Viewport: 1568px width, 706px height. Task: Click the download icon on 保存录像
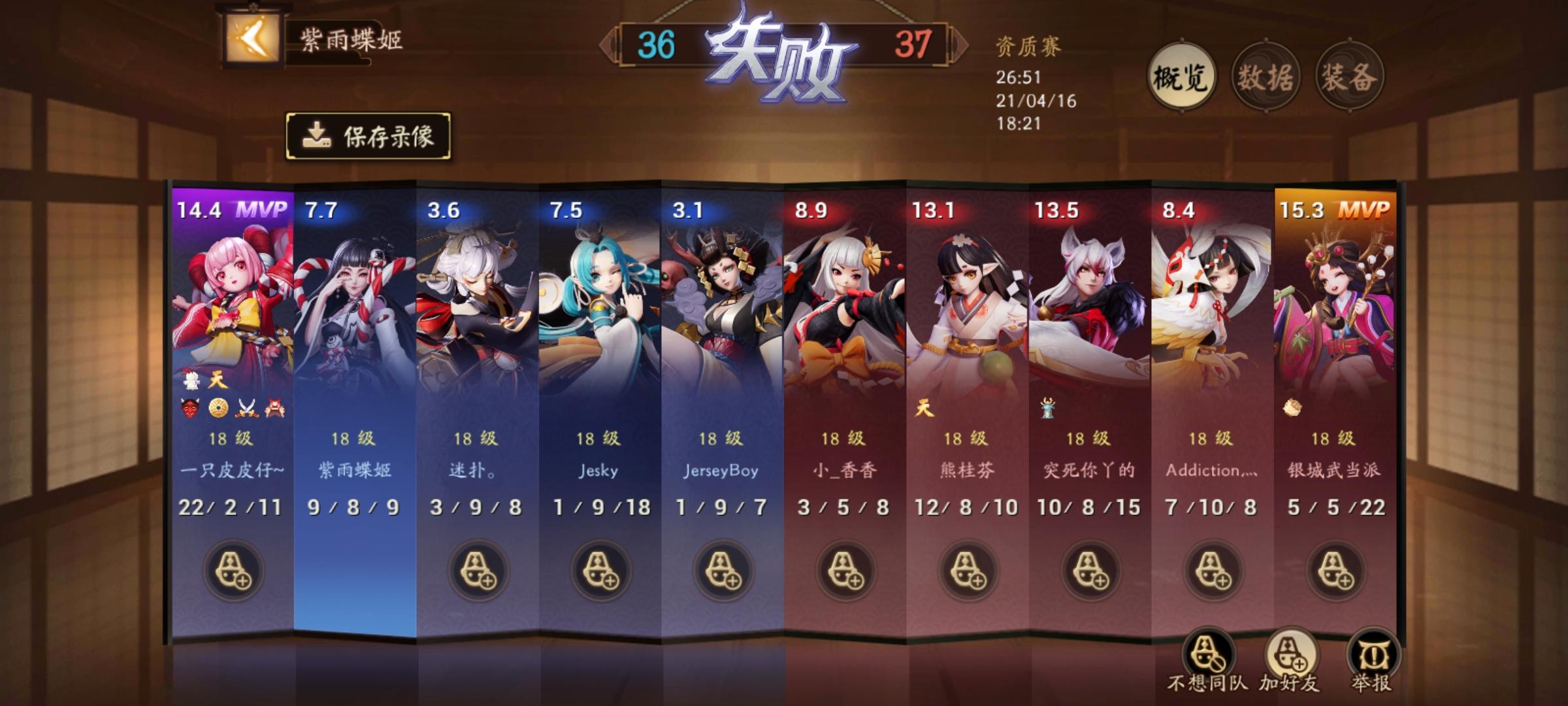pos(318,135)
